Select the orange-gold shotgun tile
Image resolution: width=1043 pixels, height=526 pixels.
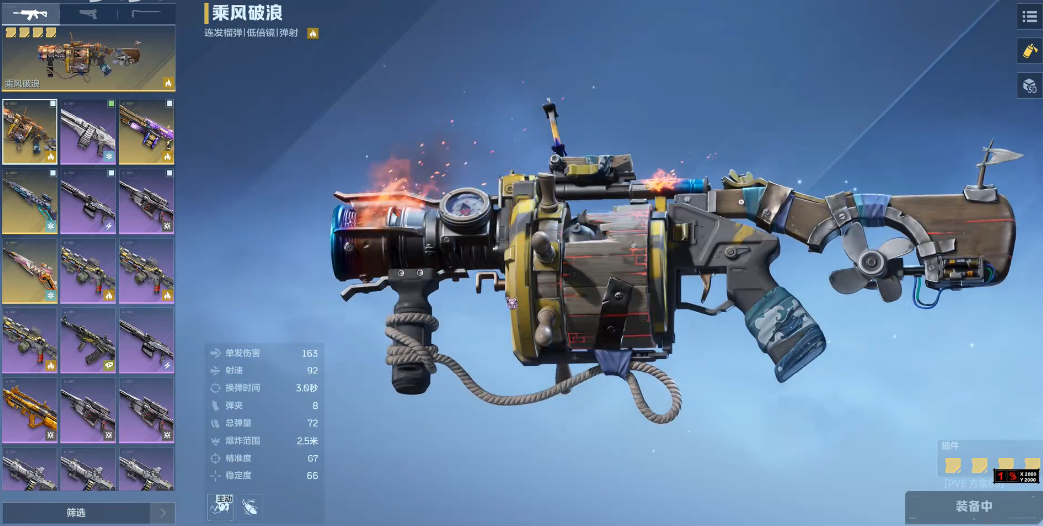(x=30, y=408)
